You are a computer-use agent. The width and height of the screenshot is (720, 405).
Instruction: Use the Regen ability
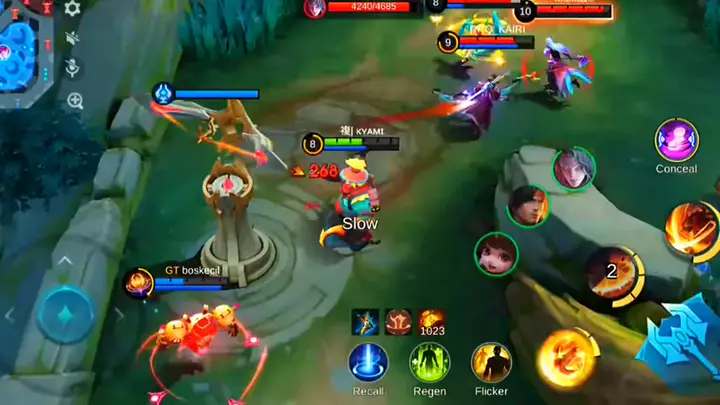429,362
